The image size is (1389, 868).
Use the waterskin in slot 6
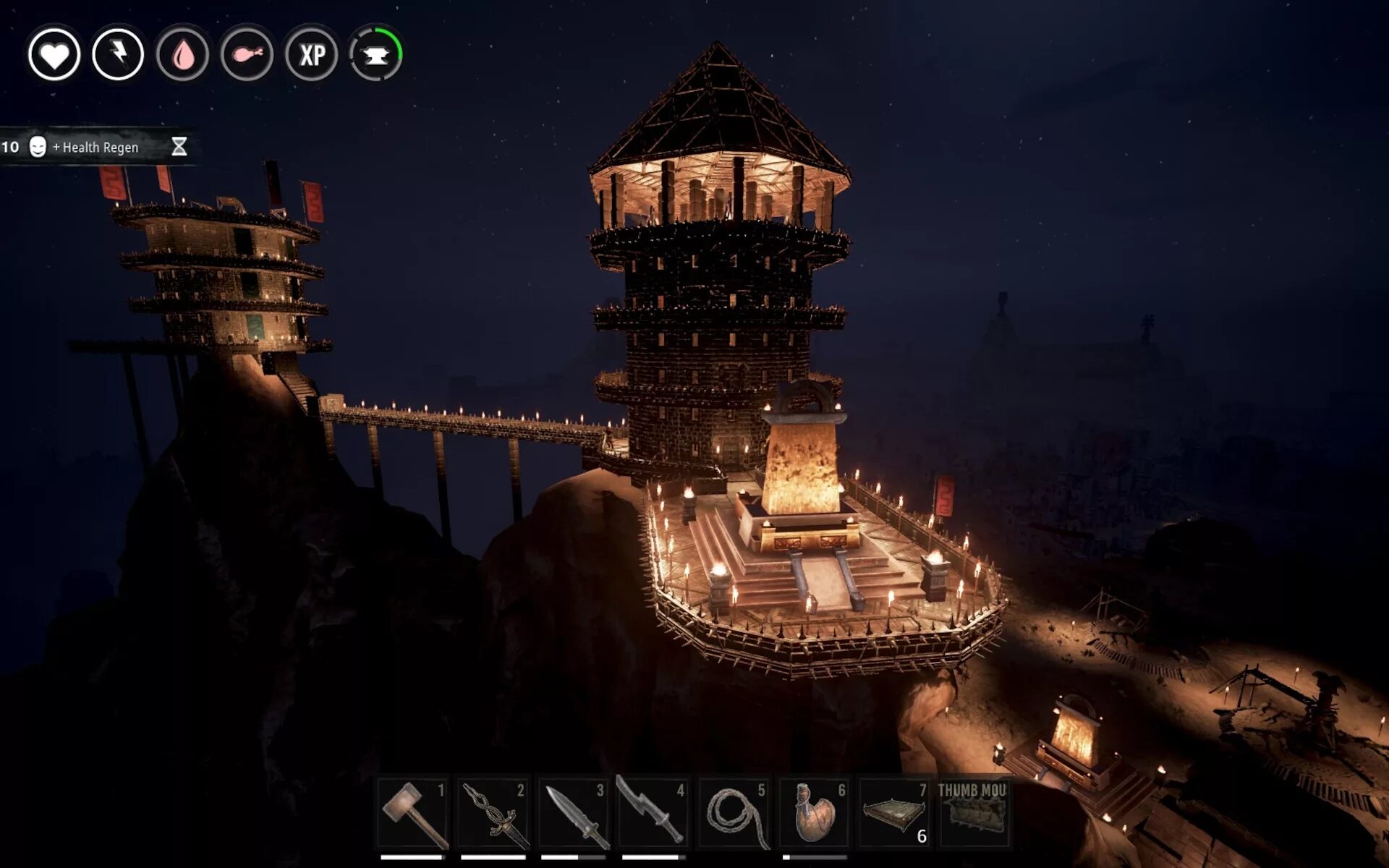tap(815, 814)
